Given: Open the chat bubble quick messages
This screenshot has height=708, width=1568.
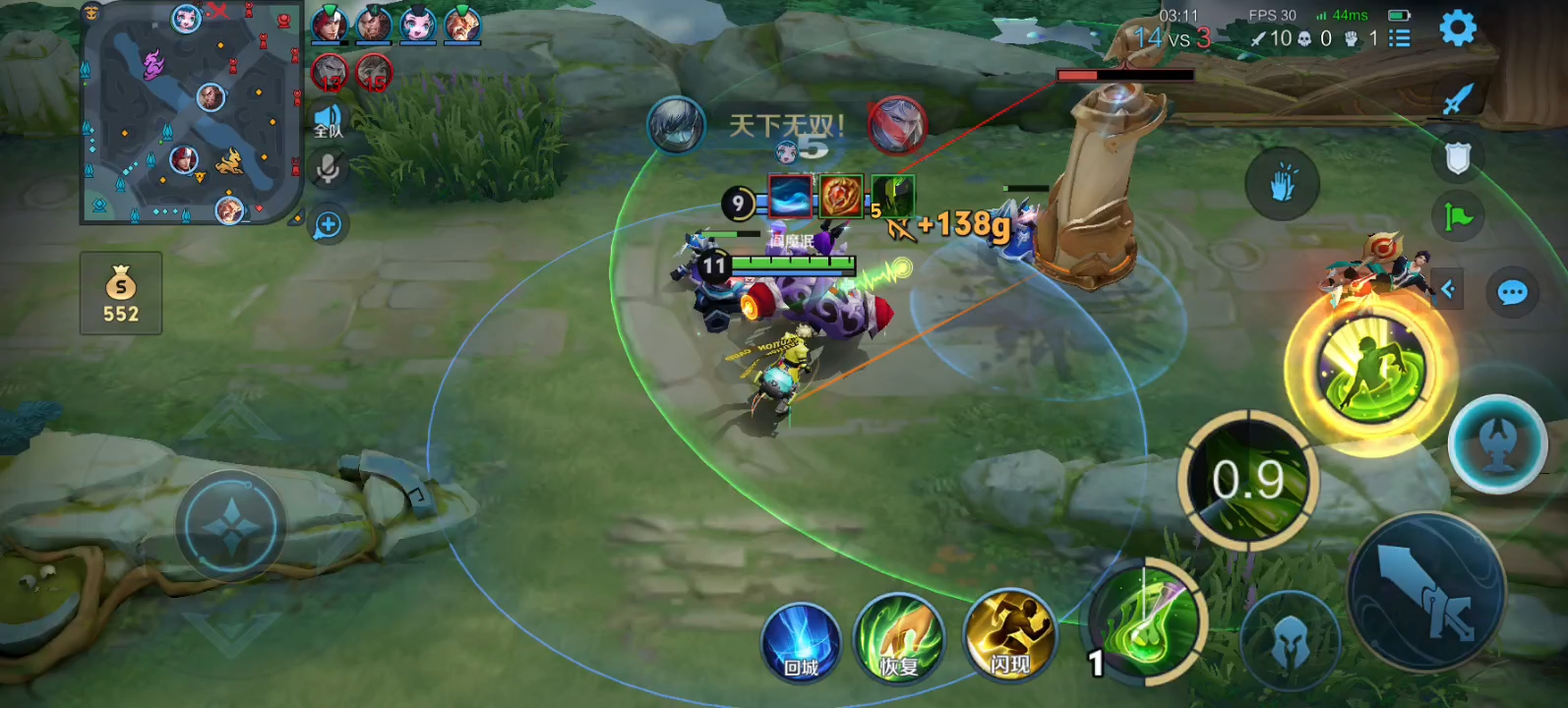Looking at the screenshot, I should tap(1512, 292).
